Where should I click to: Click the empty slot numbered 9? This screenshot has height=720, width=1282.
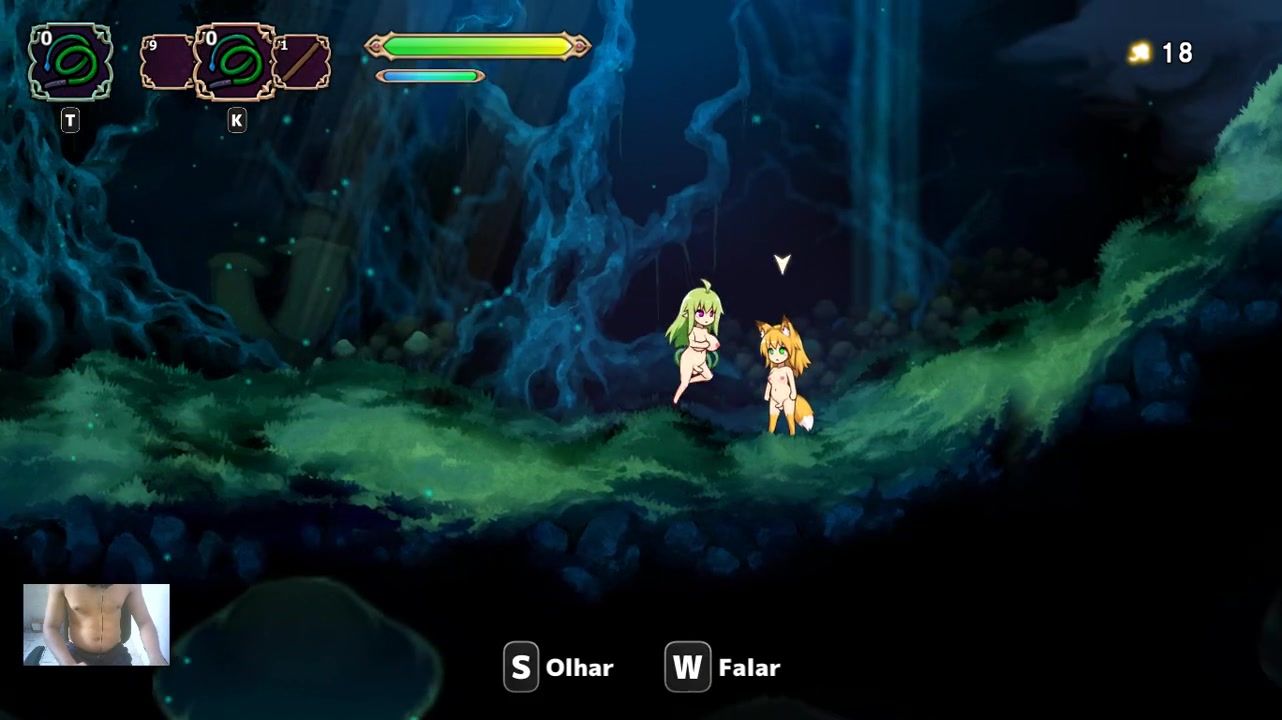click(165, 62)
